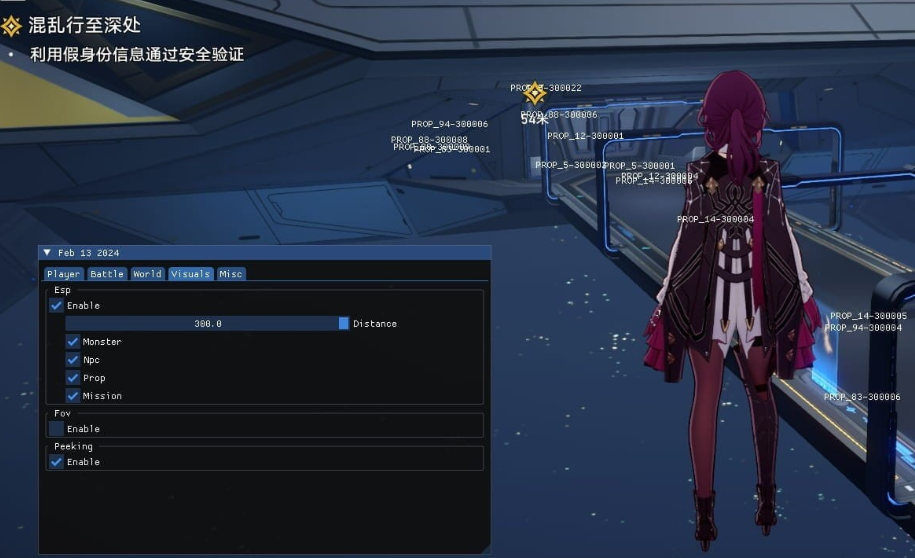Click the Esp Distance slider

click(207, 324)
